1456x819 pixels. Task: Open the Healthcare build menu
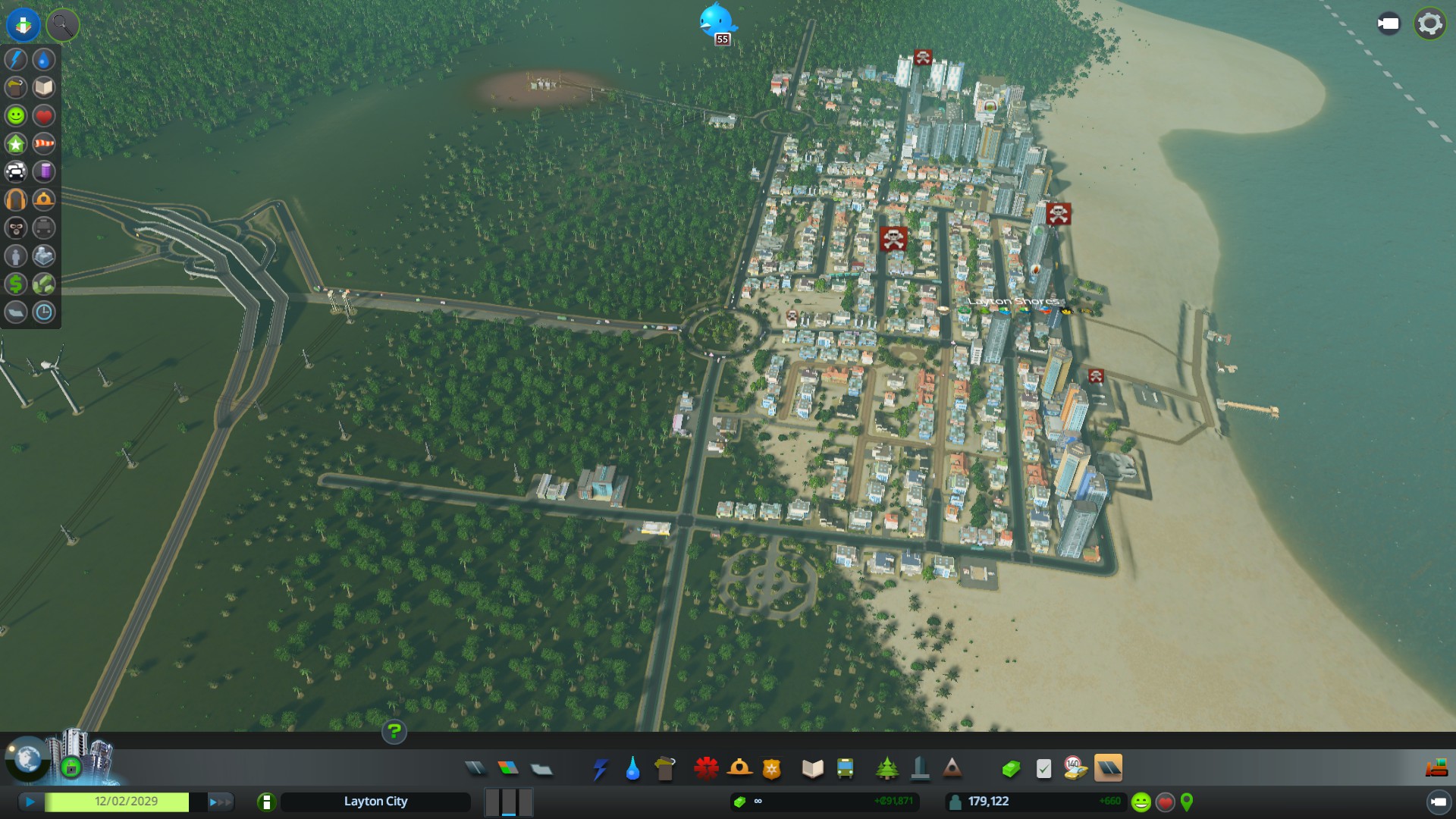706,769
